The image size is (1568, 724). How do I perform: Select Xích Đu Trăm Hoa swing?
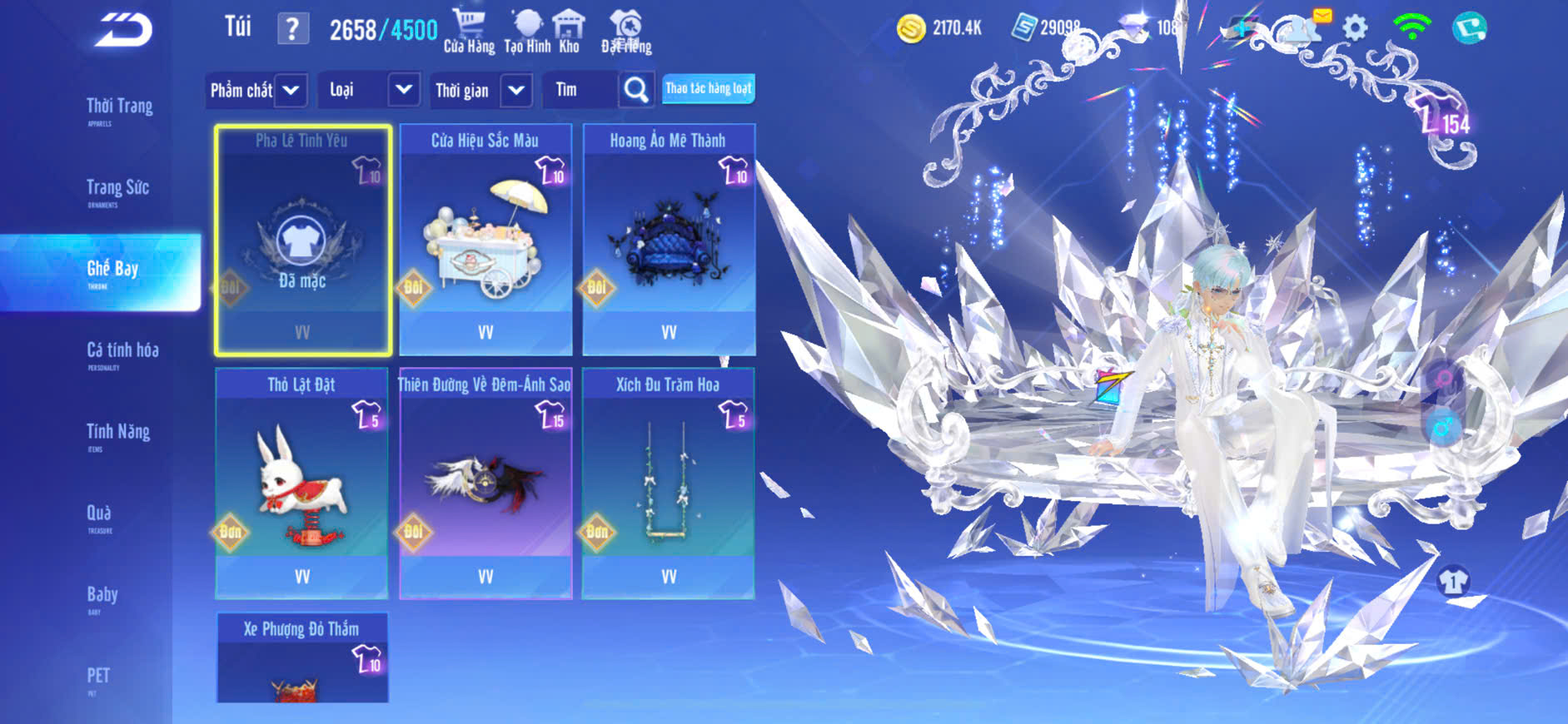pos(668,483)
